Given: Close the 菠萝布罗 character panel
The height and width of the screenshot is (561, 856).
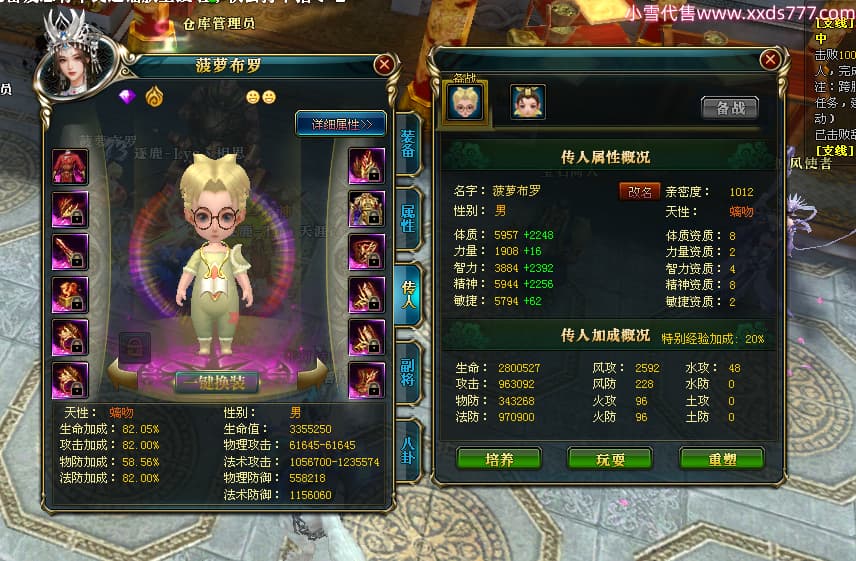Looking at the screenshot, I should click(x=384, y=66).
